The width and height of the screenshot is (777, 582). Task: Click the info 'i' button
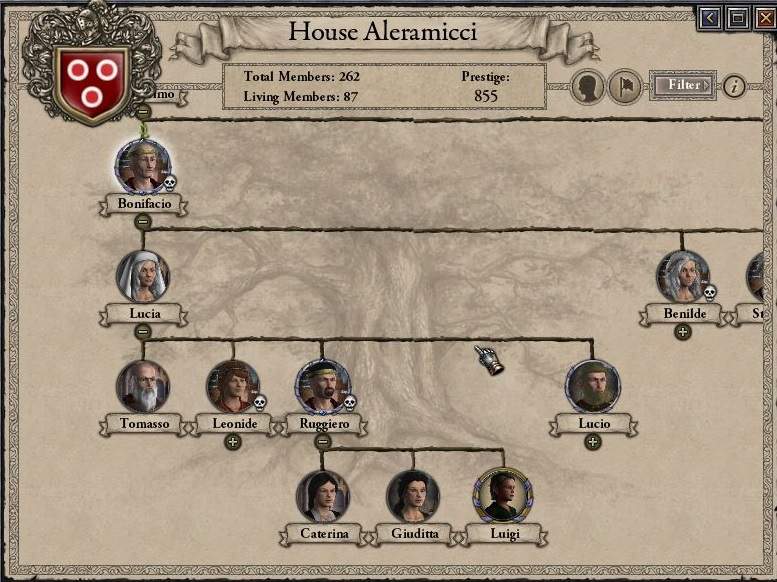(734, 86)
